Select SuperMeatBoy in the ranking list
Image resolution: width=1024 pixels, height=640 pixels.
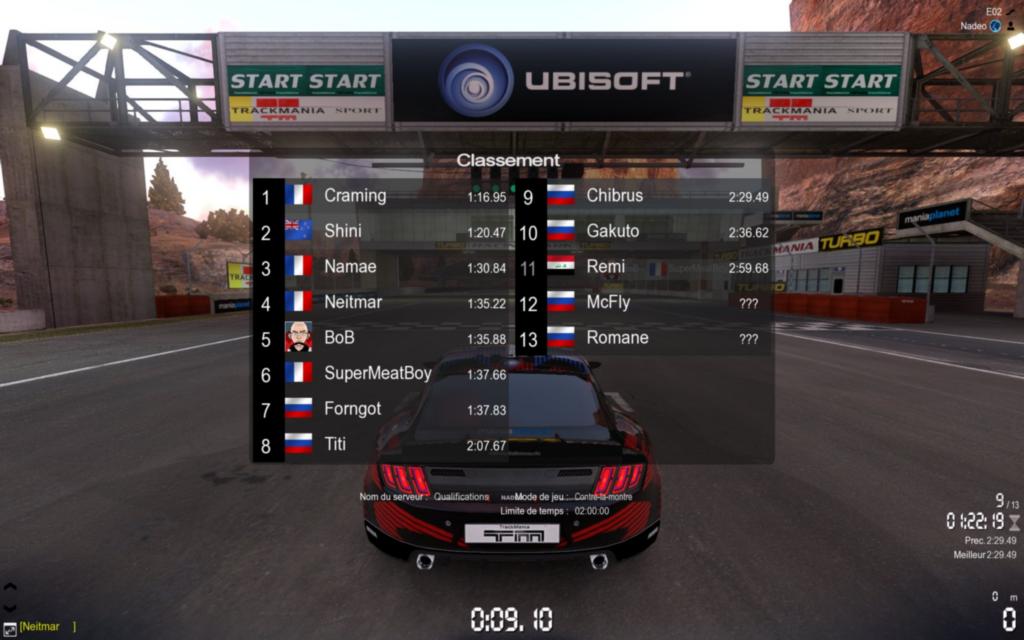(x=380, y=374)
